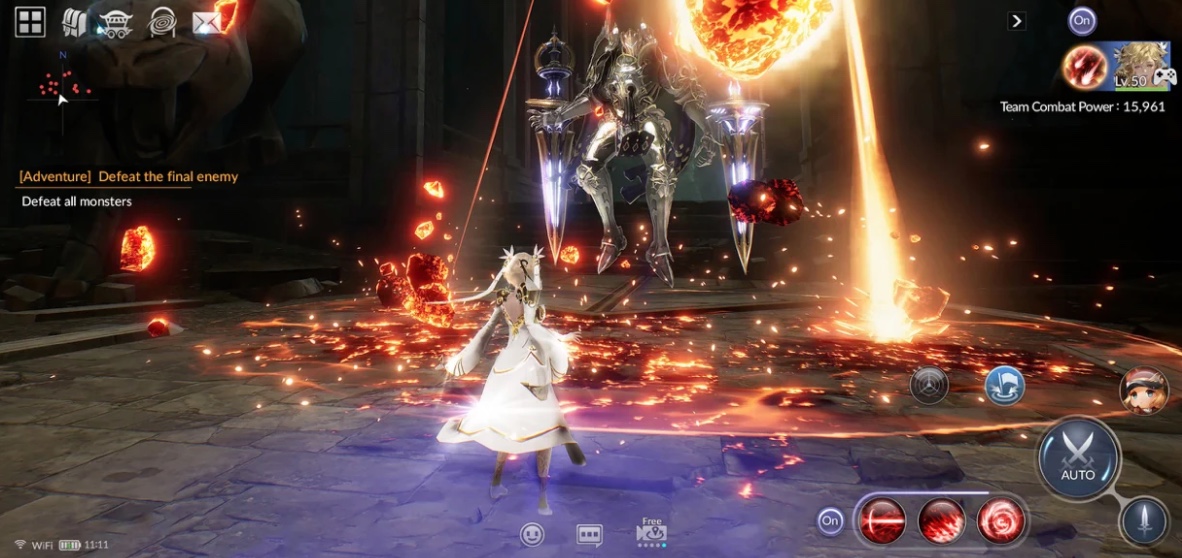The height and width of the screenshot is (558, 1182).
Task: Toggle the On switch beside the skill bar
Action: coord(830,520)
